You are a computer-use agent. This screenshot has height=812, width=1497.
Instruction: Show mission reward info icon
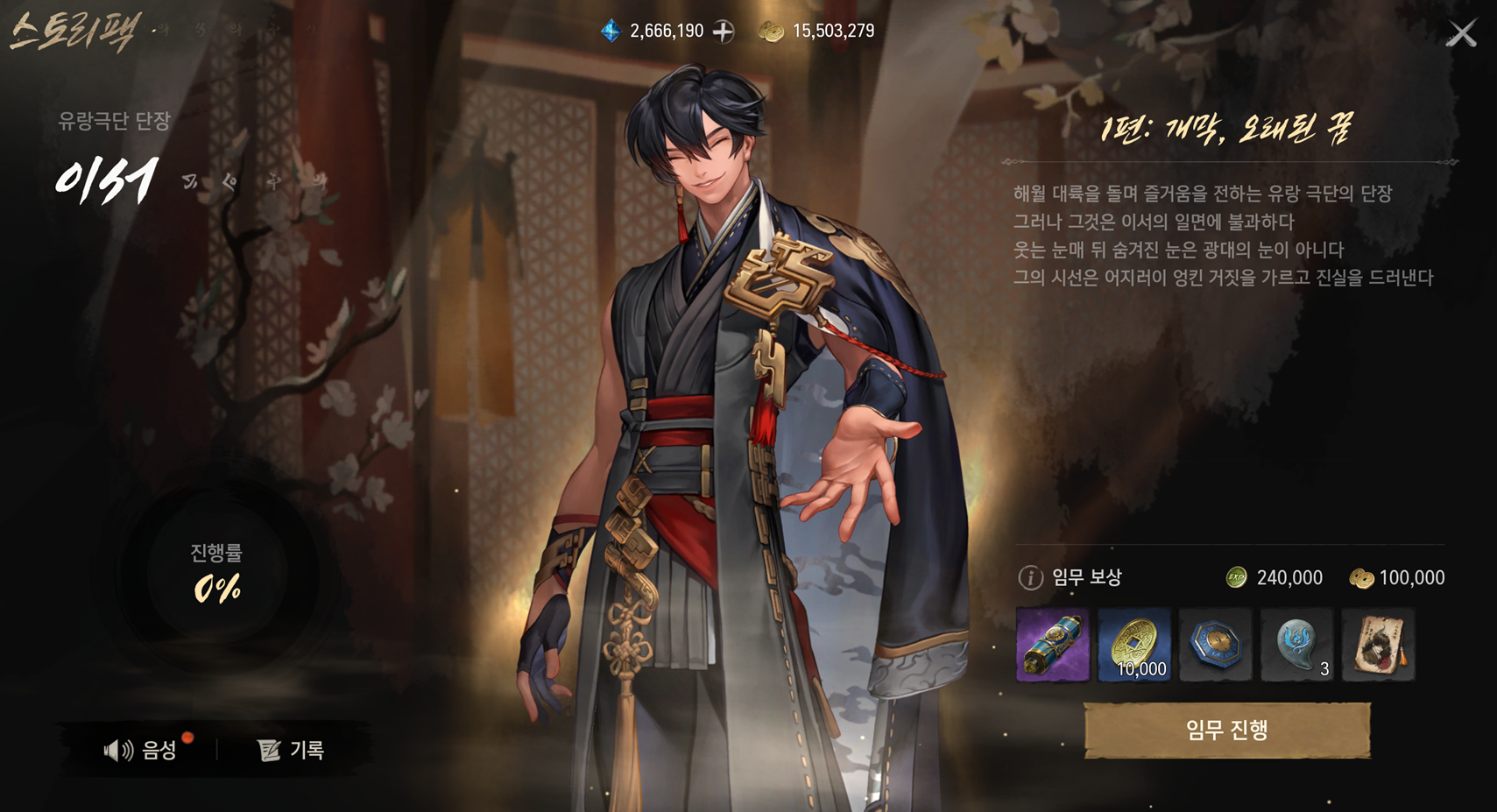pos(1030,577)
